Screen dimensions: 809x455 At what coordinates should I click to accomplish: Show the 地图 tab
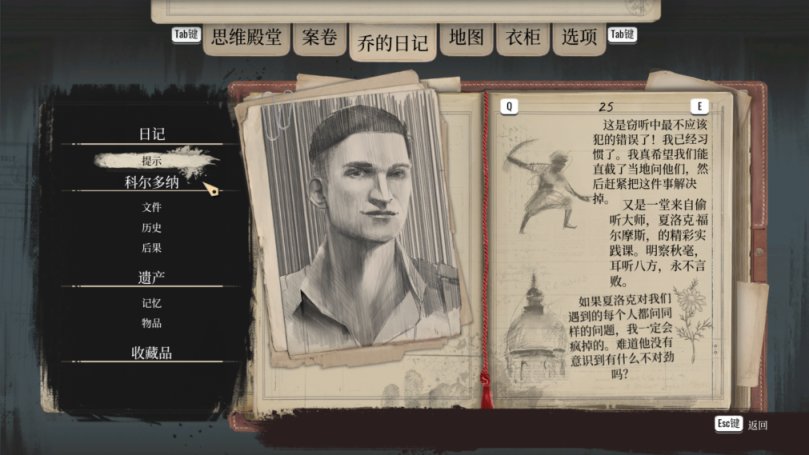466,39
